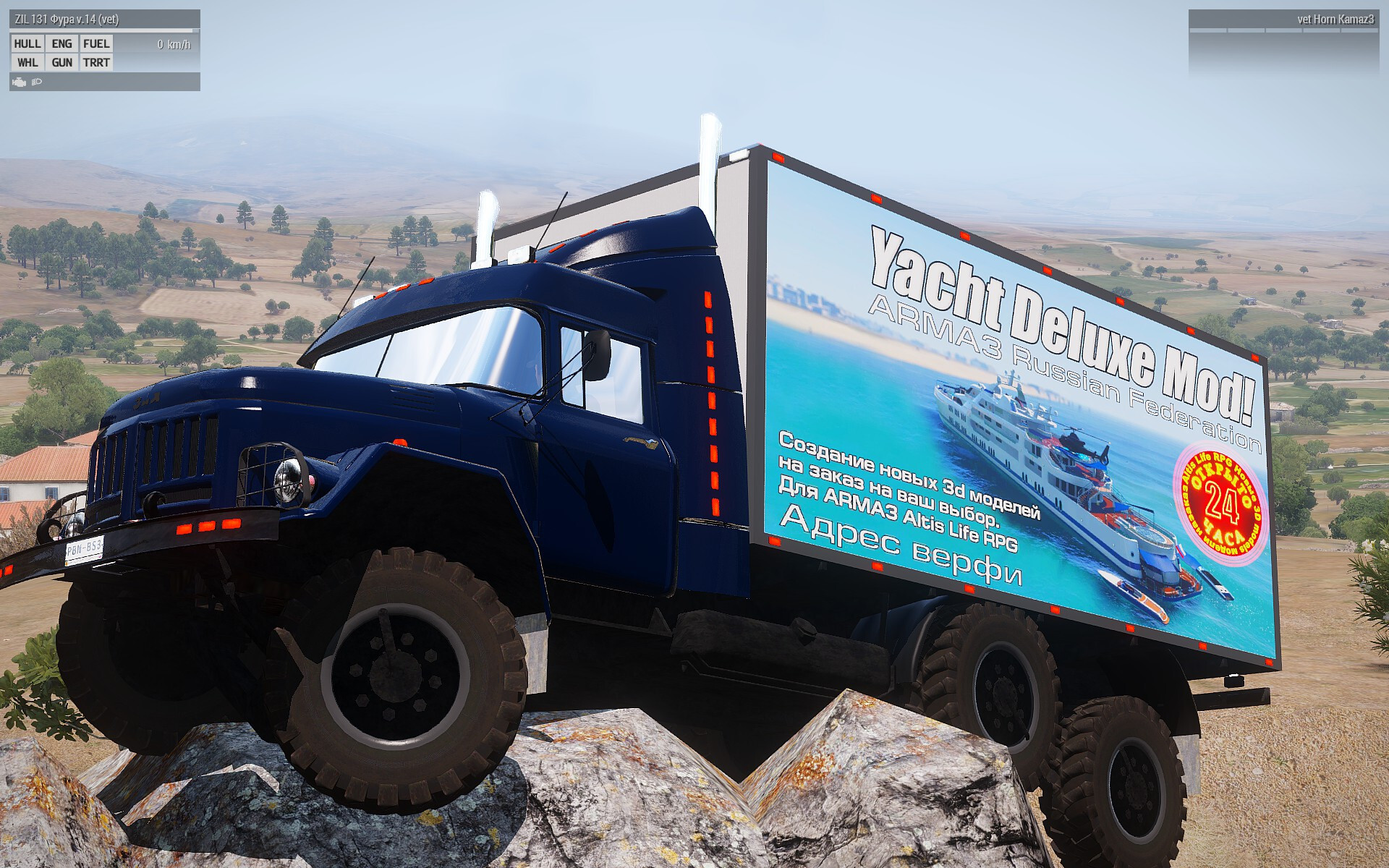
Task: Click the GUN status indicator
Action: [x=62, y=63]
